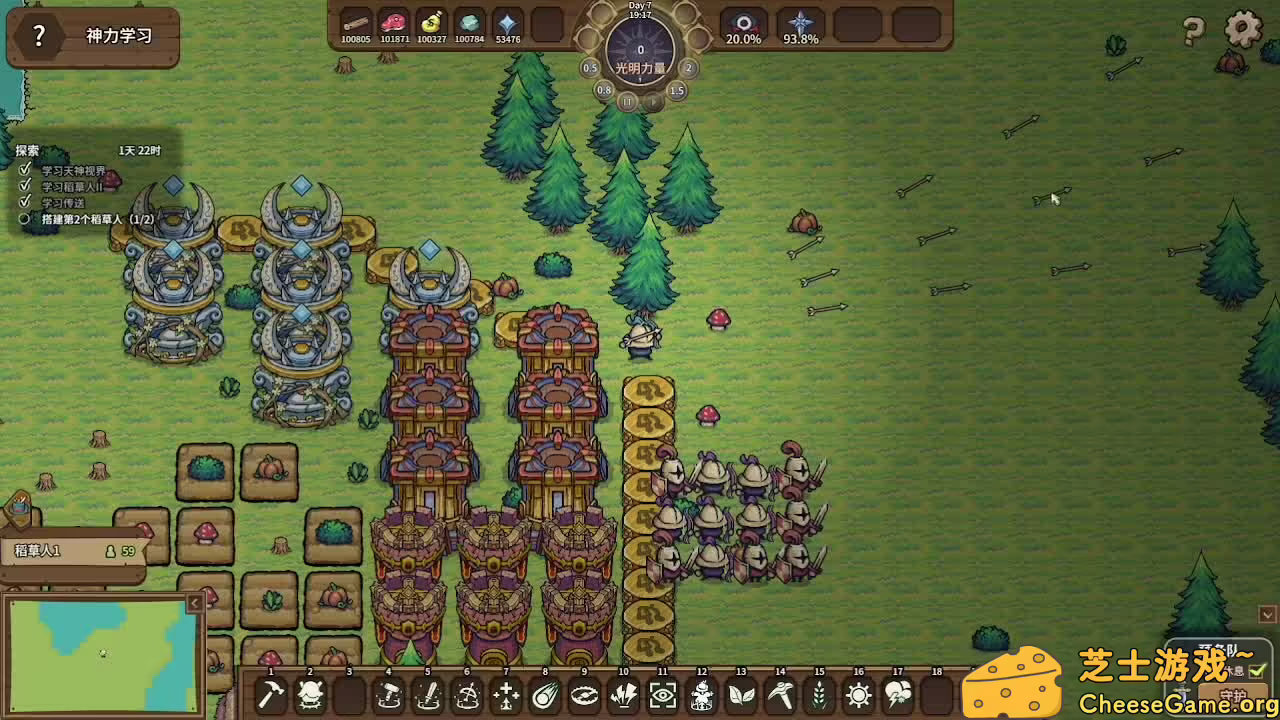Pause the game with the pause control
This screenshot has height=720, width=1280.
tap(629, 101)
